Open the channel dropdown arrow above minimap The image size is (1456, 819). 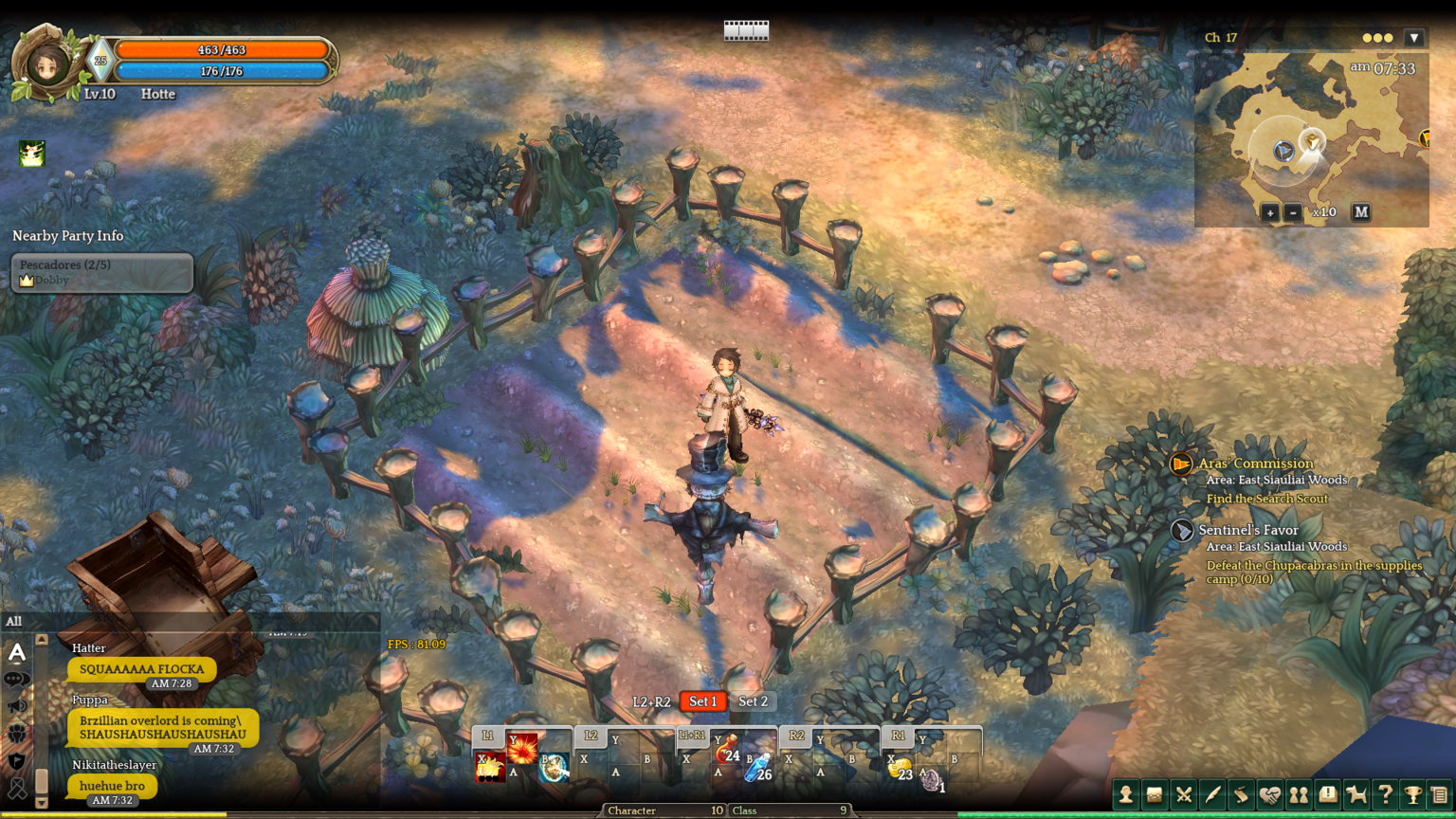[1414, 38]
